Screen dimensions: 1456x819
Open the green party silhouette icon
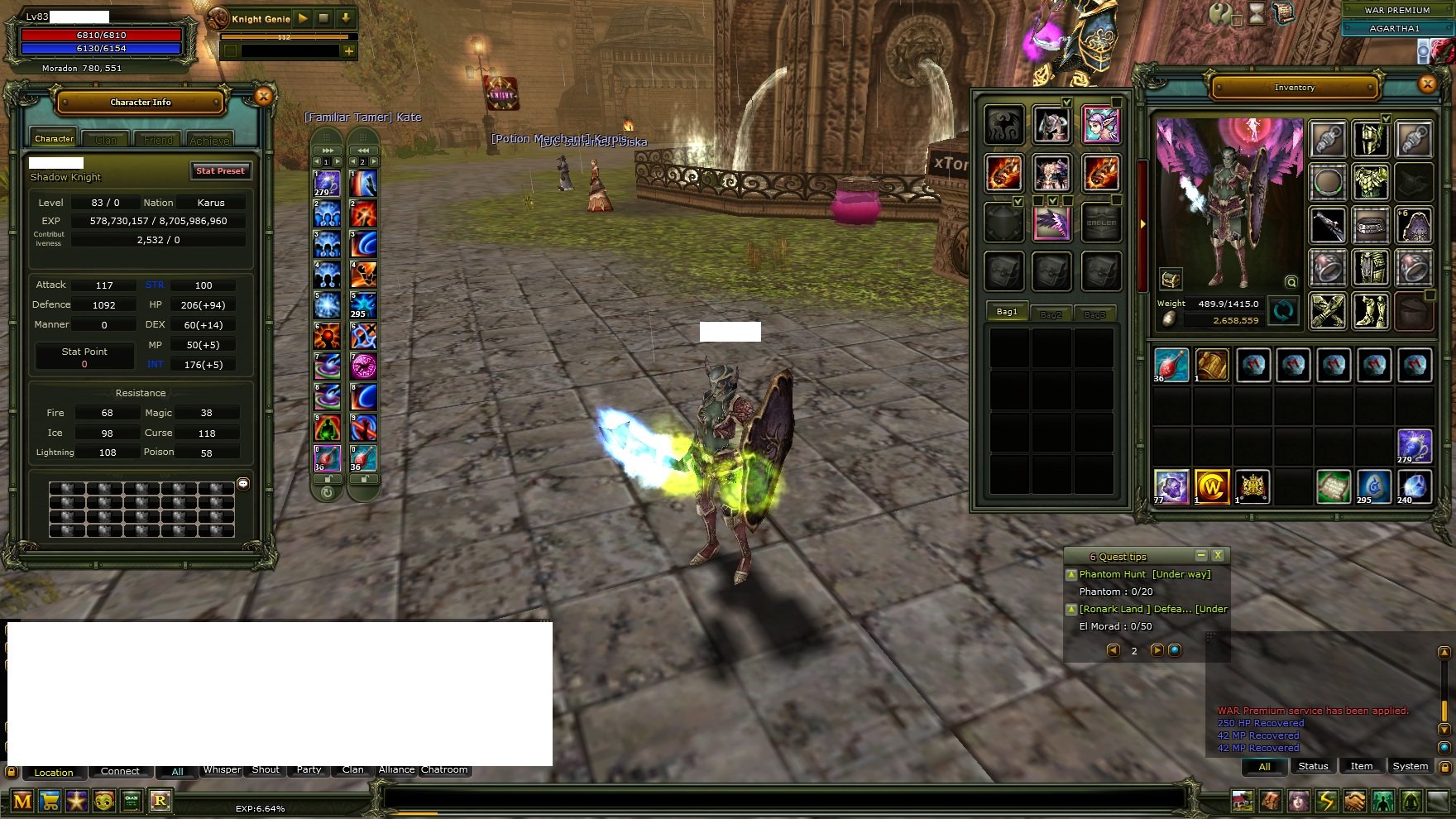coord(1381,801)
